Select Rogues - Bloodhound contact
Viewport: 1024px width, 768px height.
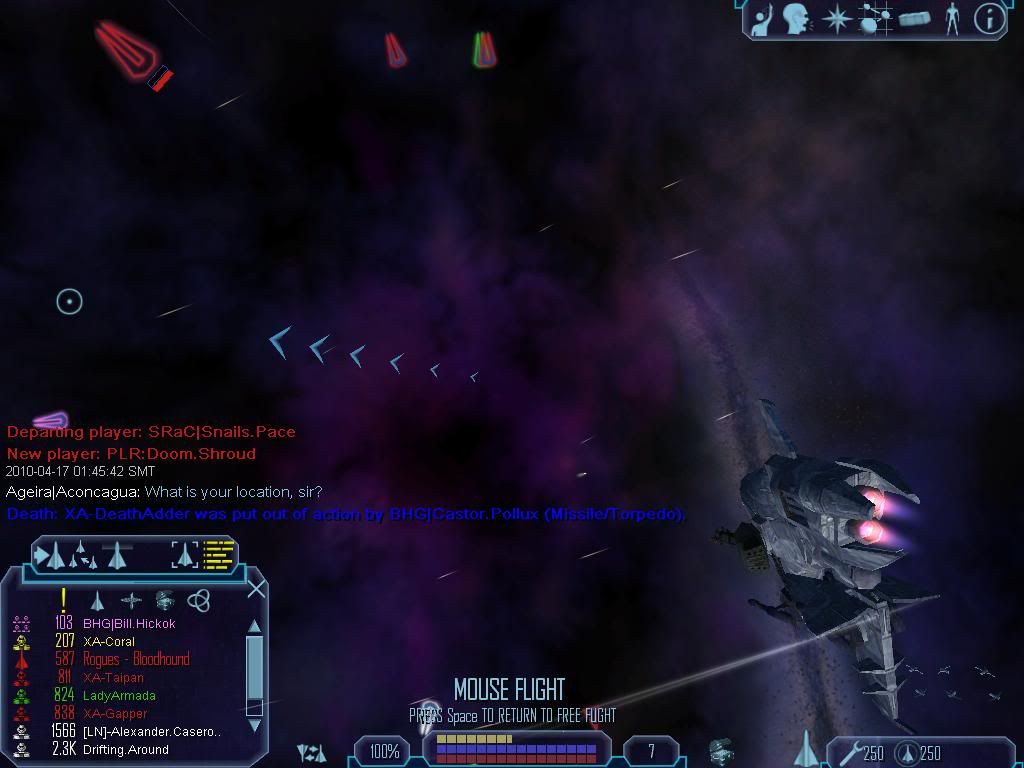(x=135, y=660)
